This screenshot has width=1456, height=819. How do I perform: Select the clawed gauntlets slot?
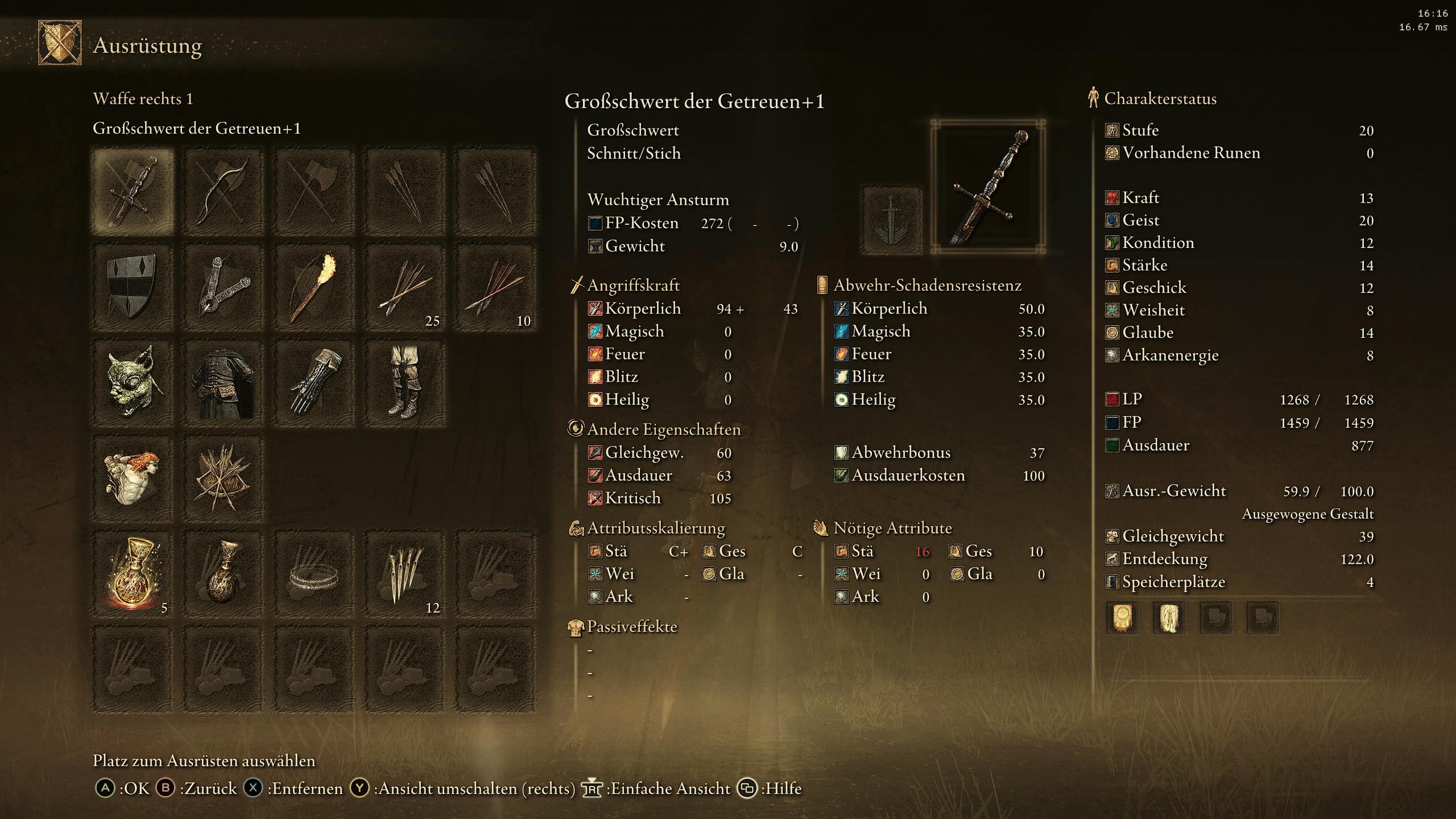tap(314, 383)
